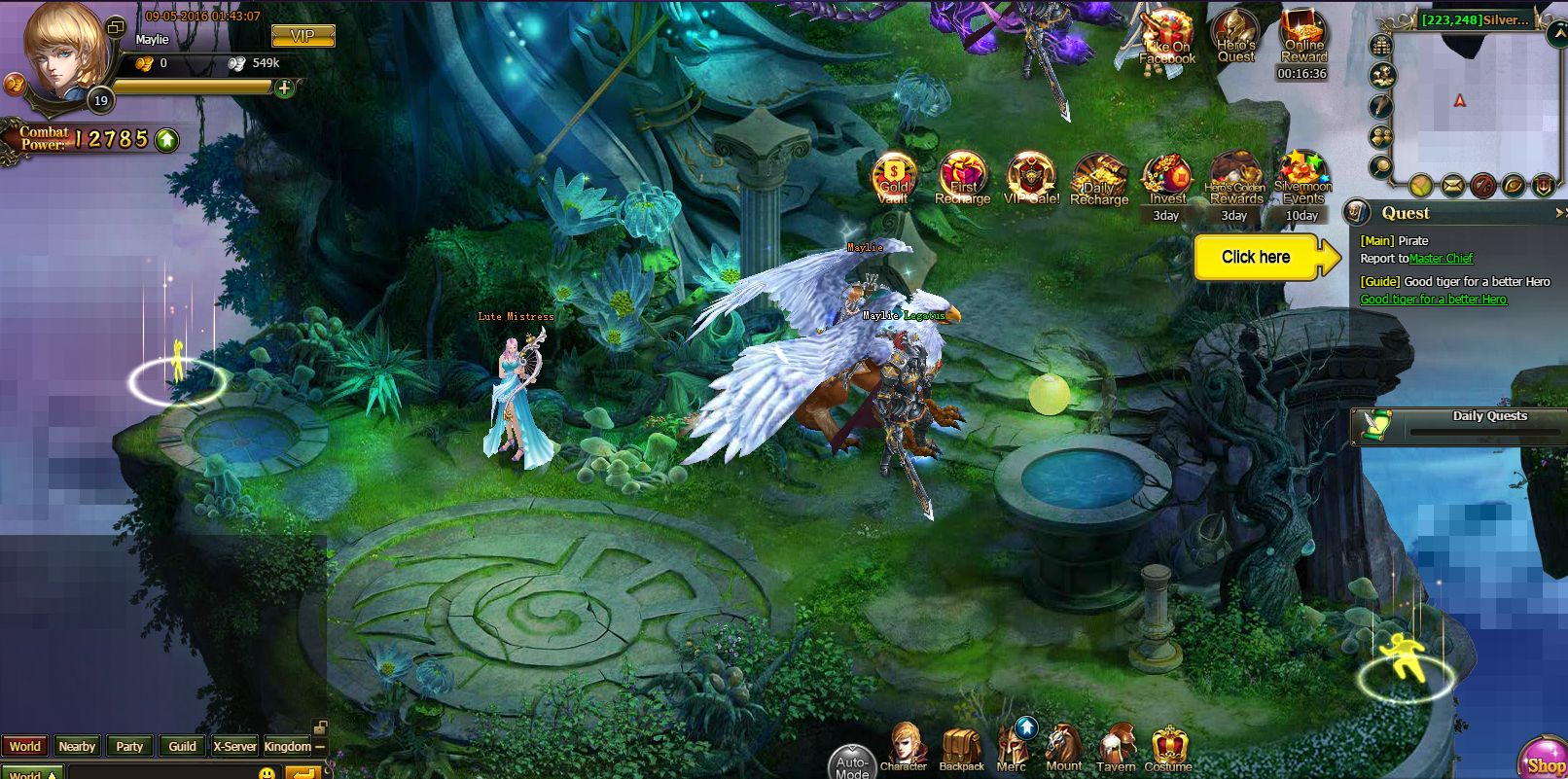The width and height of the screenshot is (1568, 779).
Task: Open the Silvermoon Events panel
Action: tap(1304, 181)
